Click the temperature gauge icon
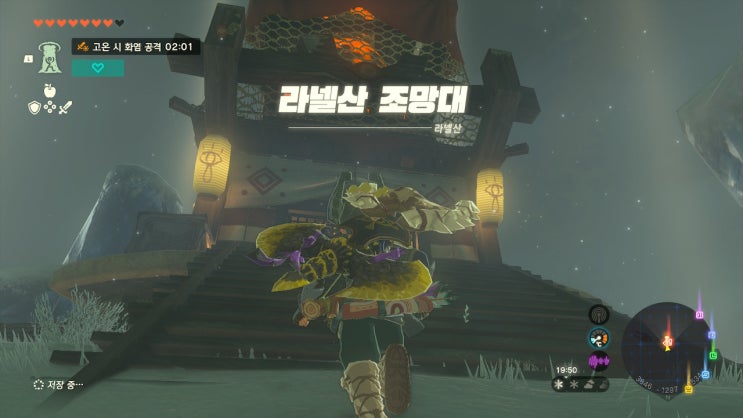Viewport: 743px width, 418px height. (x=599, y=338)
